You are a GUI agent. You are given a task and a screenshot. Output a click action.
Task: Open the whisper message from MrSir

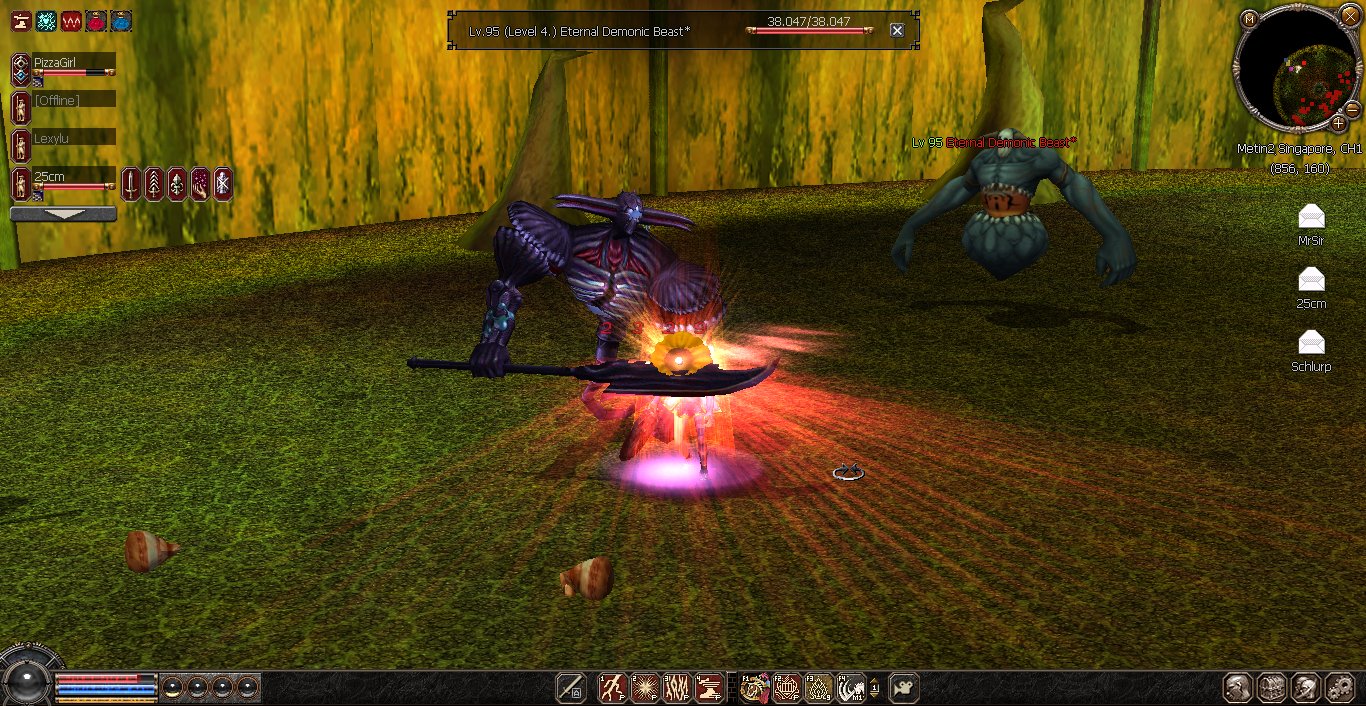pyautogui.click(x=1311, y=217)
